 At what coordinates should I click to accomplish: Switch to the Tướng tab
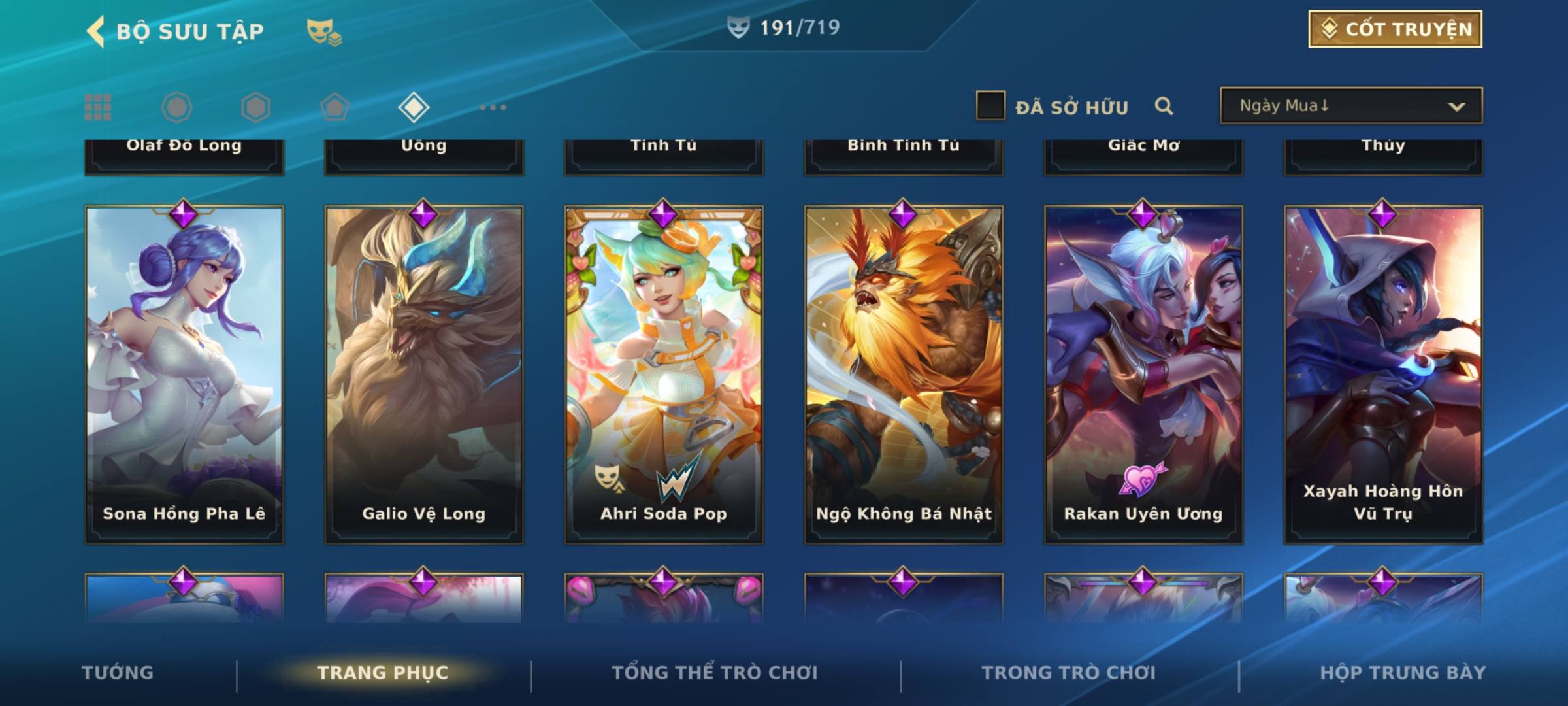click(x=118, y=673)
